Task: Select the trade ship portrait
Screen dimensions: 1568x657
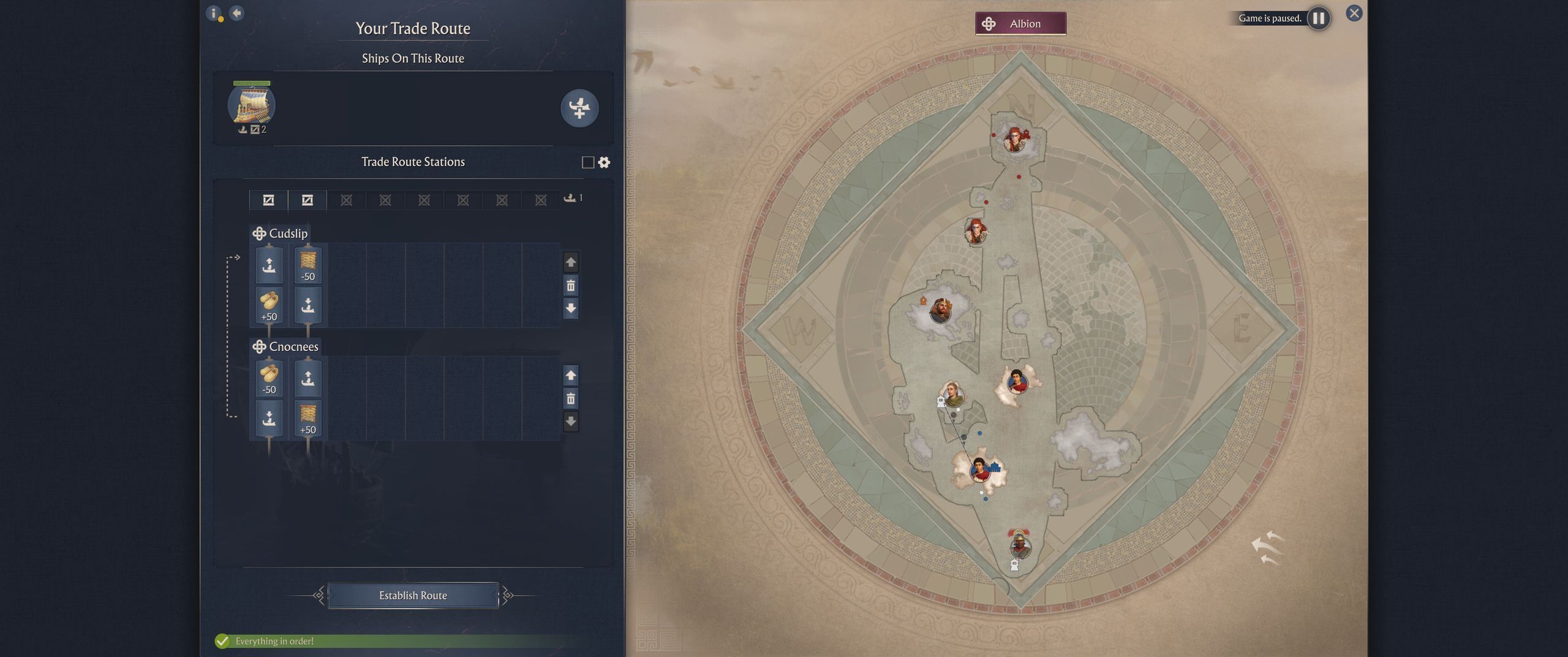Action: (x=252, y=105)
